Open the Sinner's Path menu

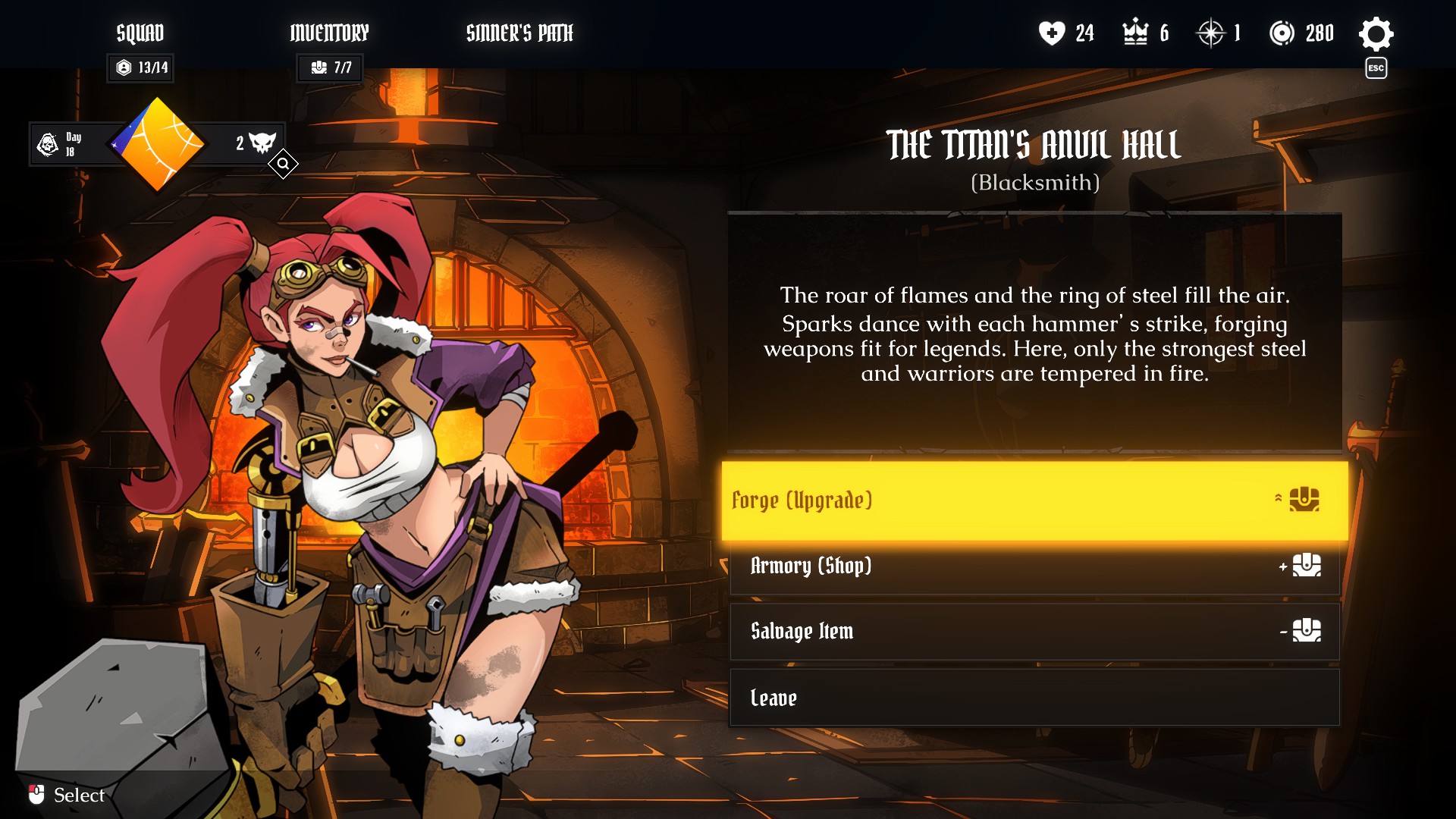pyautogui.click(x=520, y=33)
